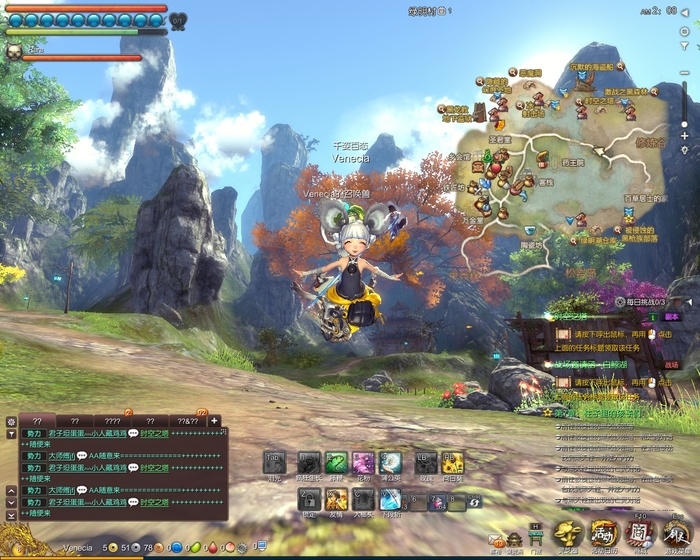Open the chat settings gear
700x560 pixels.
[x=10, y=421]
